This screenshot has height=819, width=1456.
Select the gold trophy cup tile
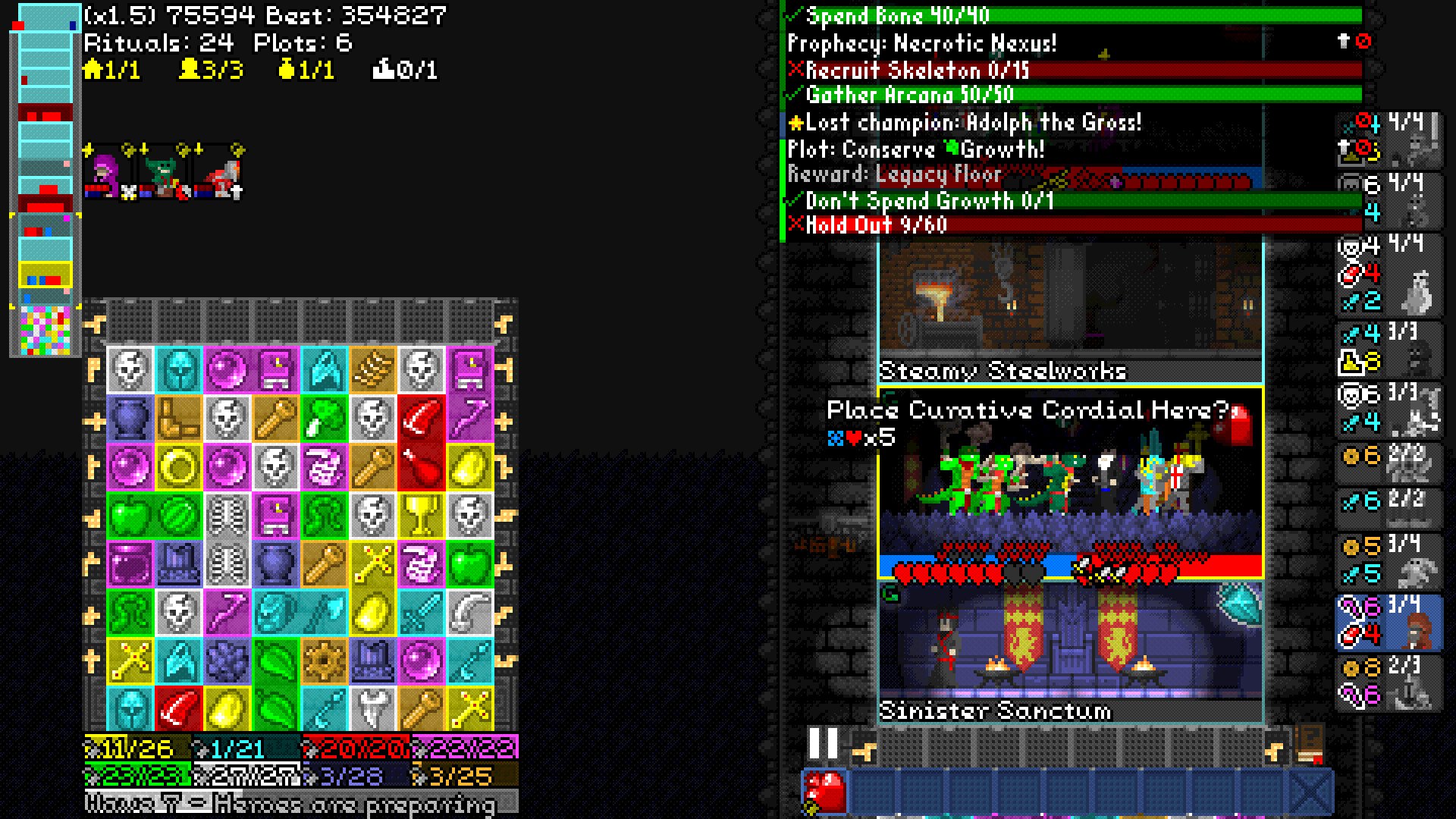422,516
